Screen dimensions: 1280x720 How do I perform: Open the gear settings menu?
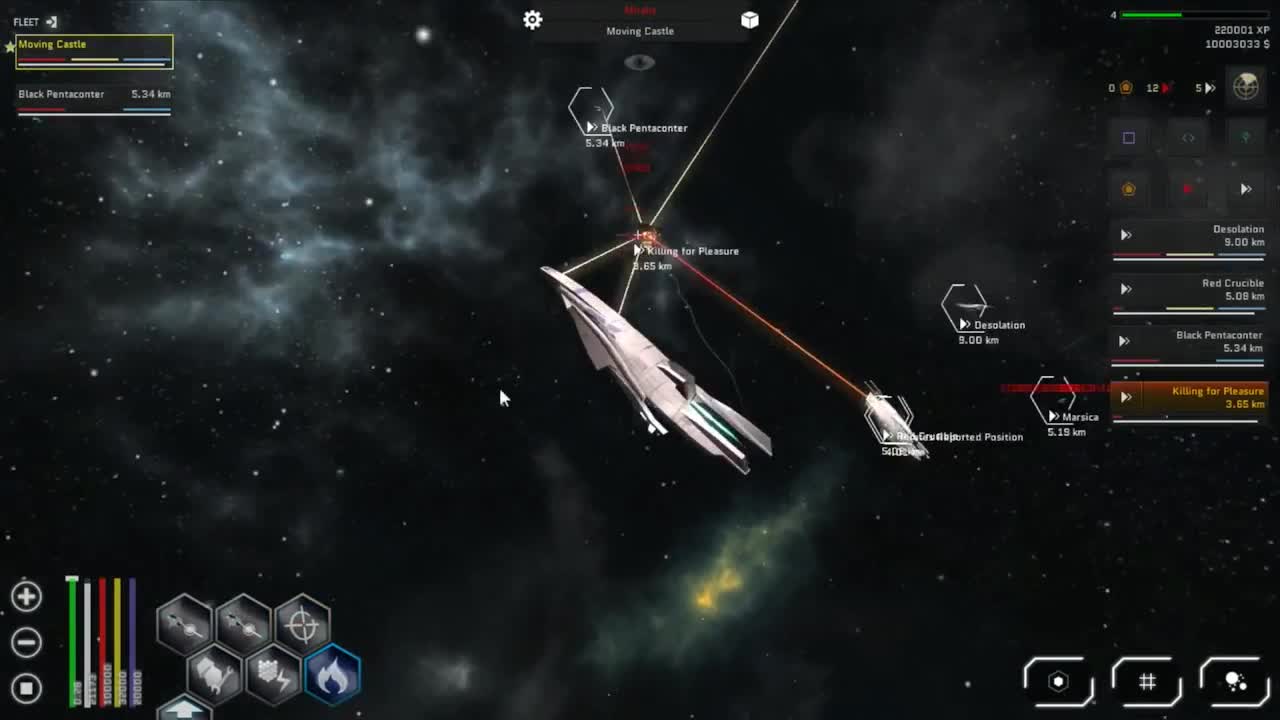(x=533, y=20)
